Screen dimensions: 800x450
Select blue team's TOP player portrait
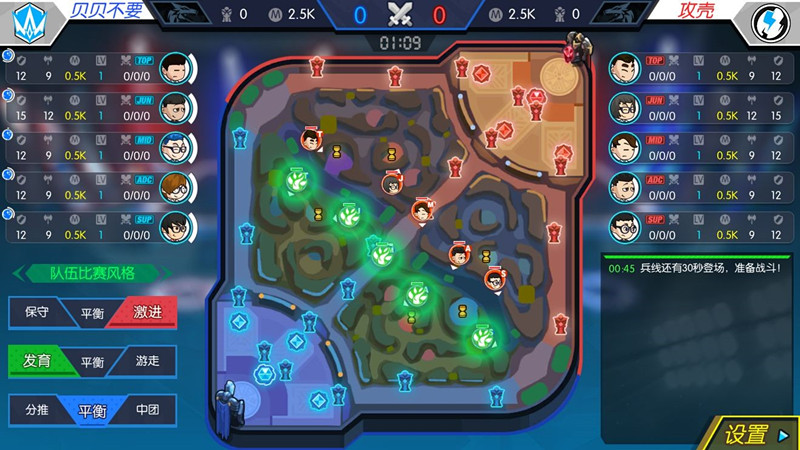[x=175, y=67]
